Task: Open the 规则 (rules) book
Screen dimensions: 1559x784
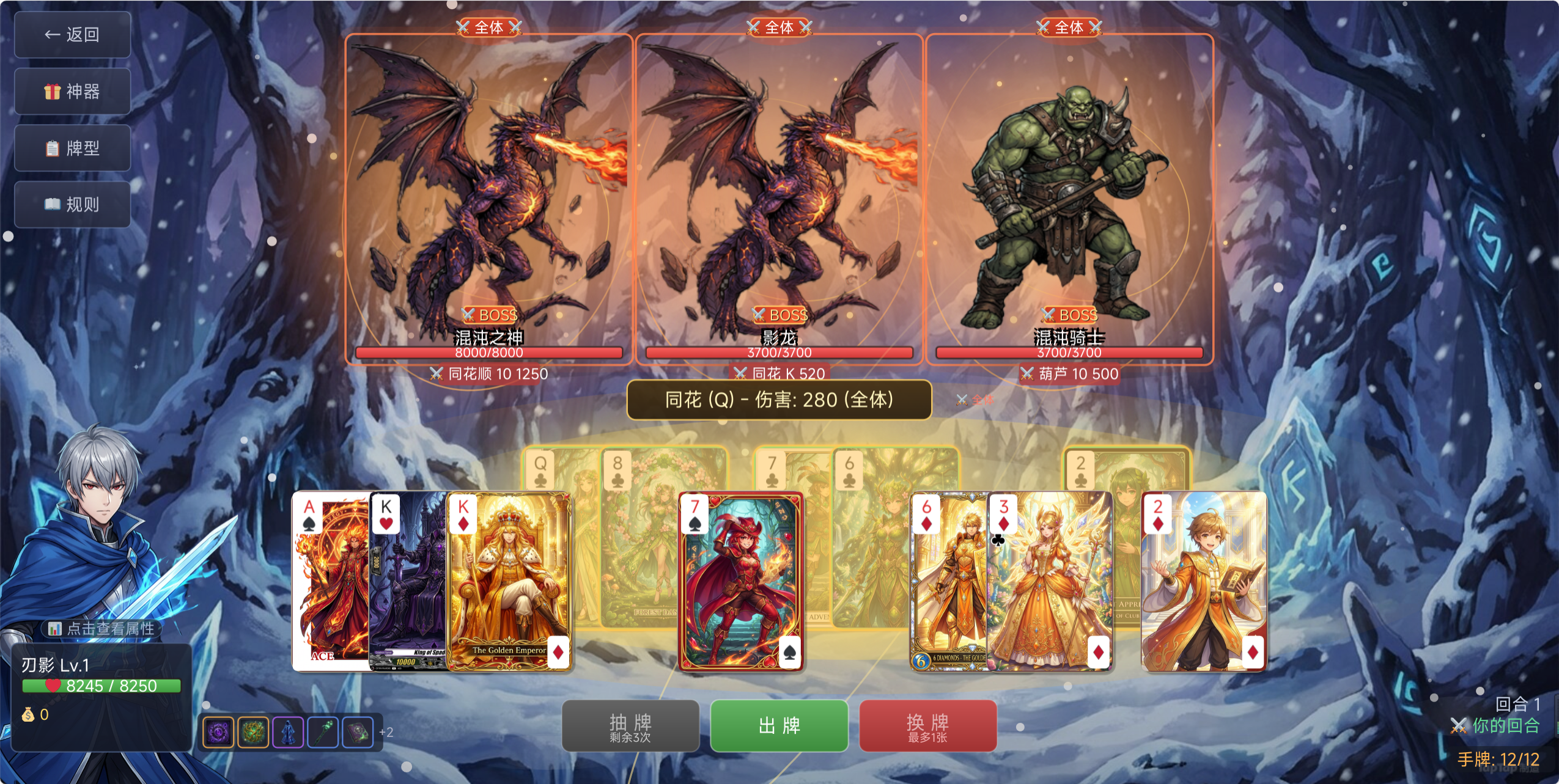Action: click(72, 203)
